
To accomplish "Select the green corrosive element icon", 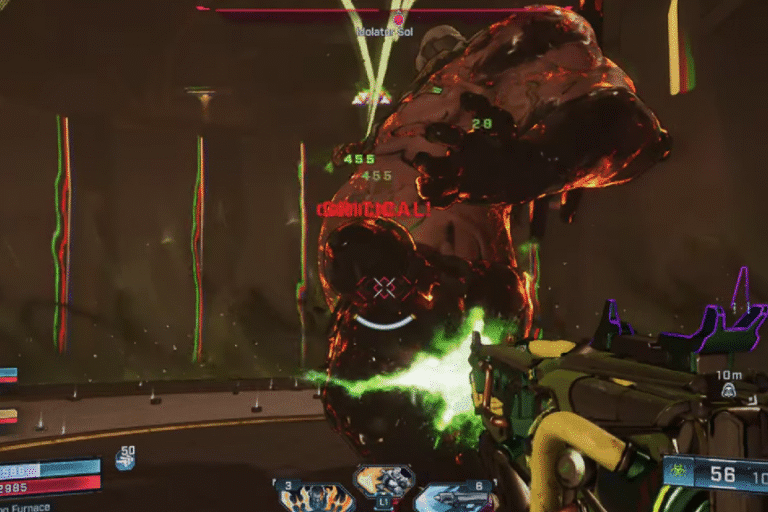I will 679,472.
